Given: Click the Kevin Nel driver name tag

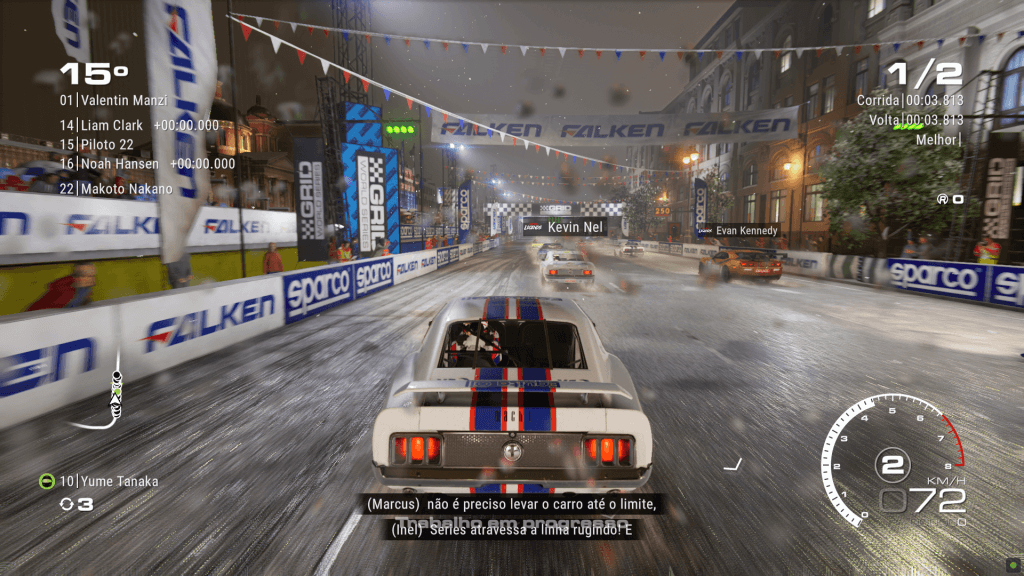Looking at the screenshot, I should coord(564,227).
